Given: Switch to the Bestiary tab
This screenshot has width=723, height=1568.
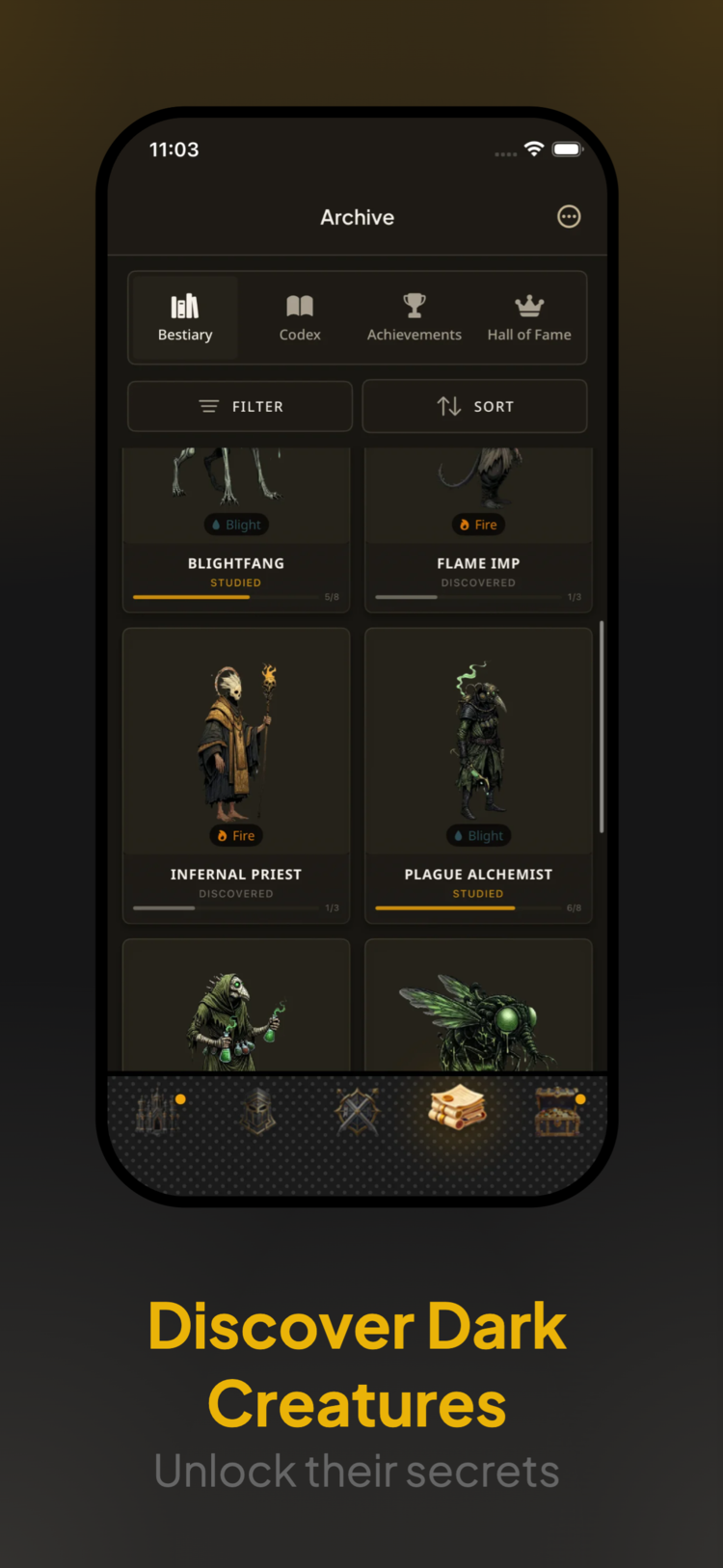Looking at the screenshot, I should (x=185, y=318).
